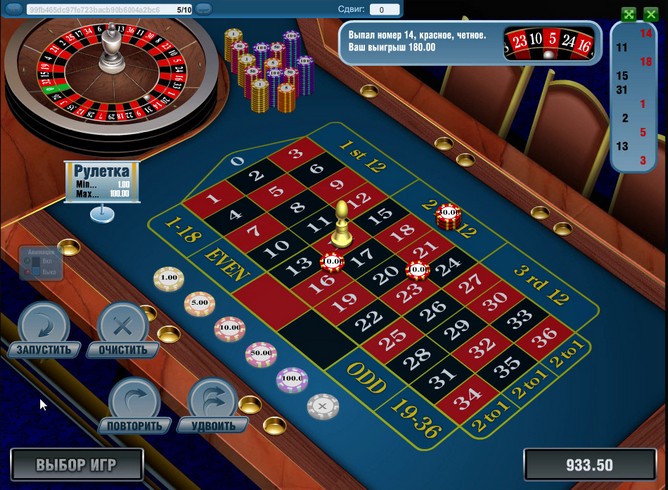Screen dimensions: 668x490
Task: Open the ВЫБОР ИГР game selection
Action: point(77,464)
